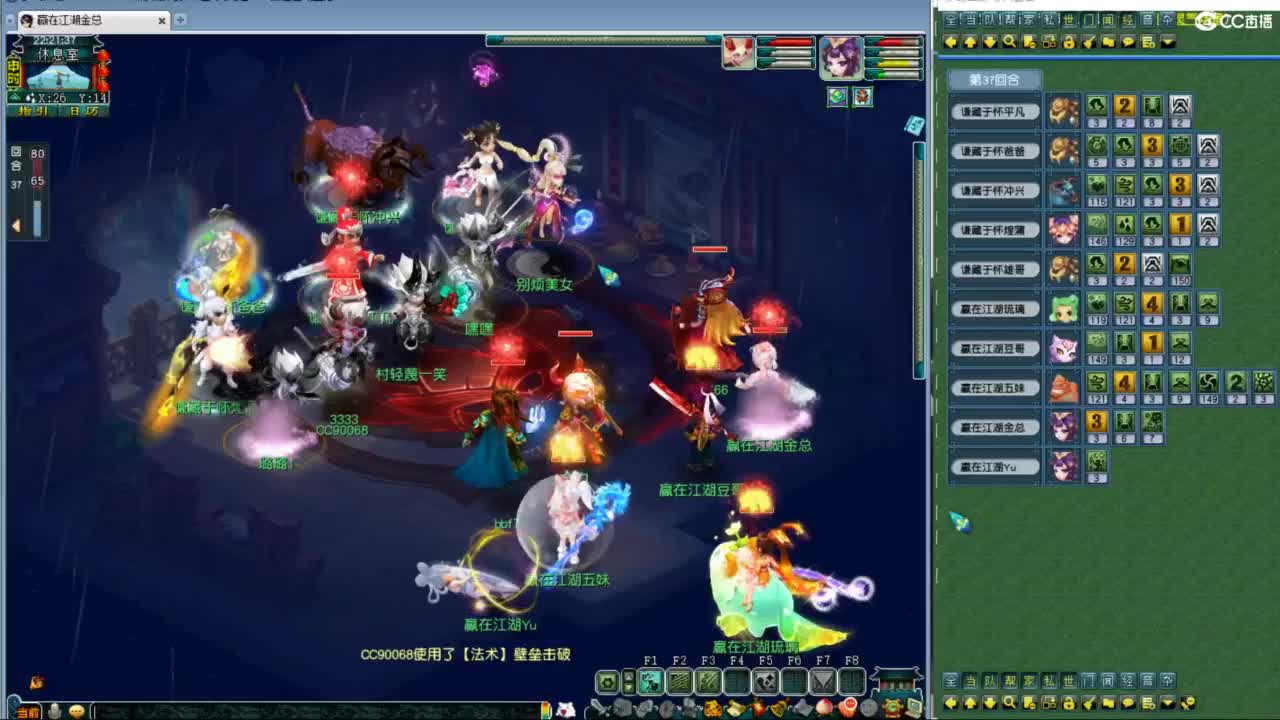The width and height of the screenshot is (1280, 720).
Task: Click the peach item icon in the bottom bar
Action: point(825,707)
